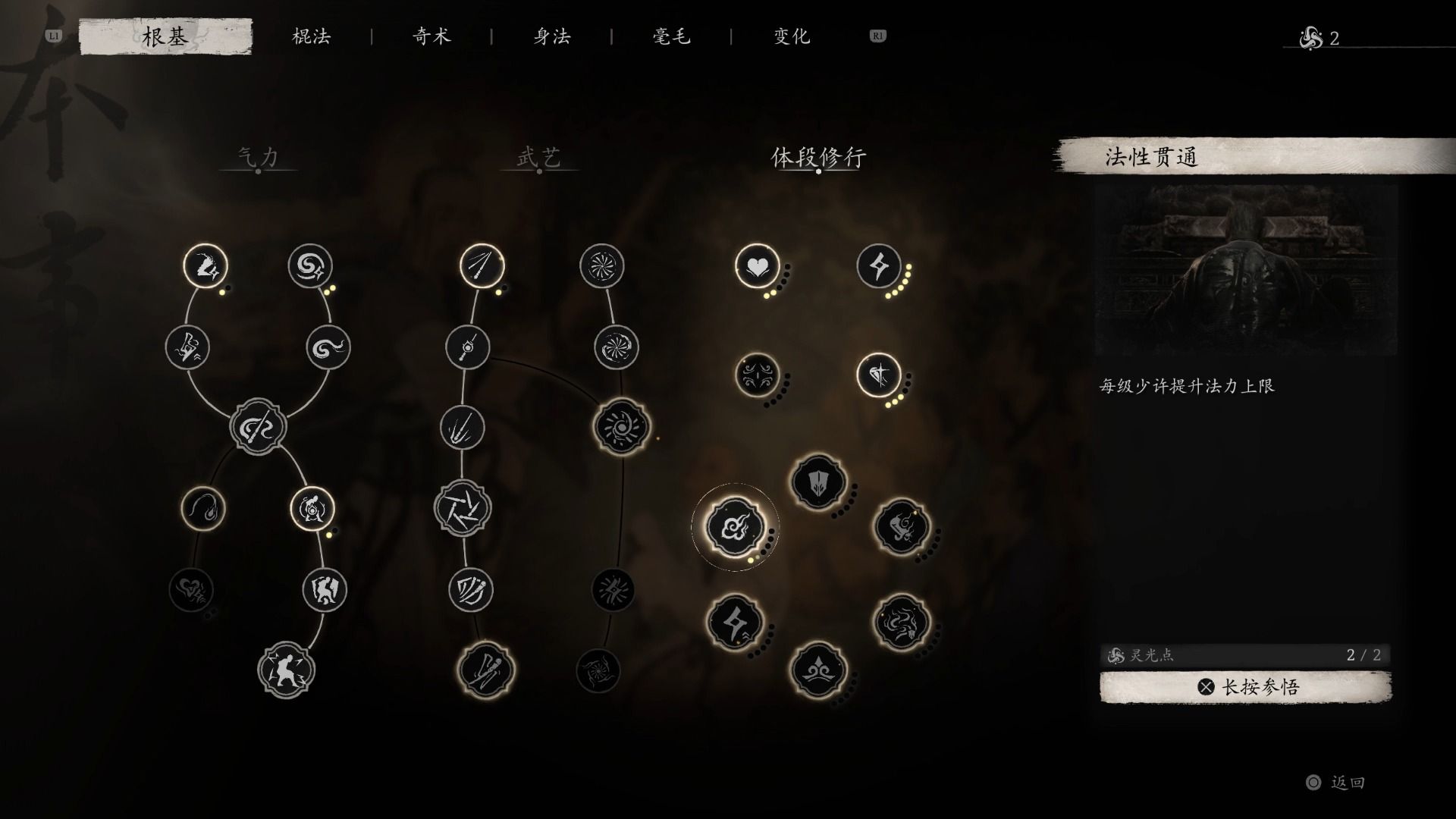Switch to the 变化 tab
The width and height of the screenshot is (1456, 819).
(791, 36)
